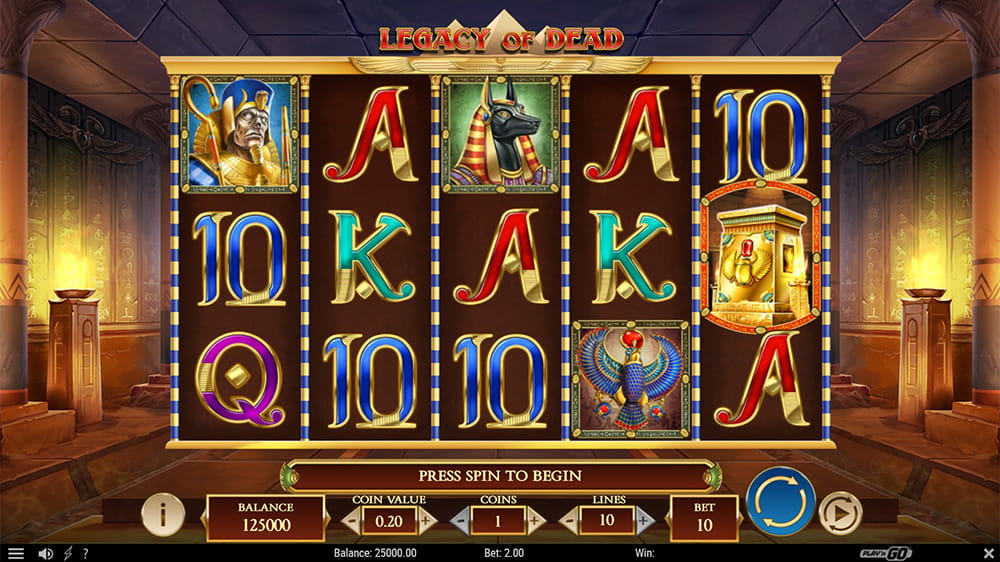Lower the number of lines
Screen dimensions: 1000x562
570,520
